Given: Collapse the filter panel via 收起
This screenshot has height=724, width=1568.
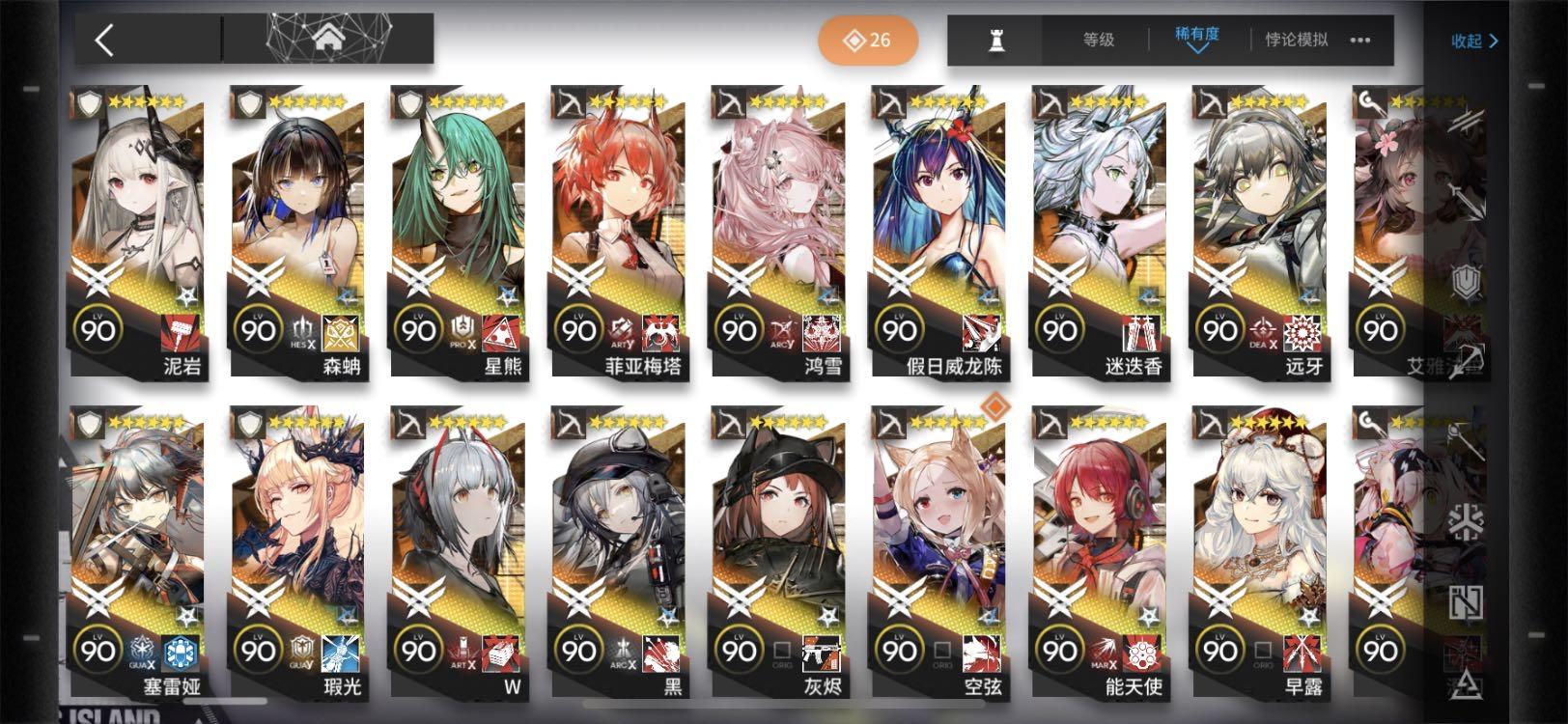Looking at the screenshot, I should pyautogui.click(x=1475, y=40).
